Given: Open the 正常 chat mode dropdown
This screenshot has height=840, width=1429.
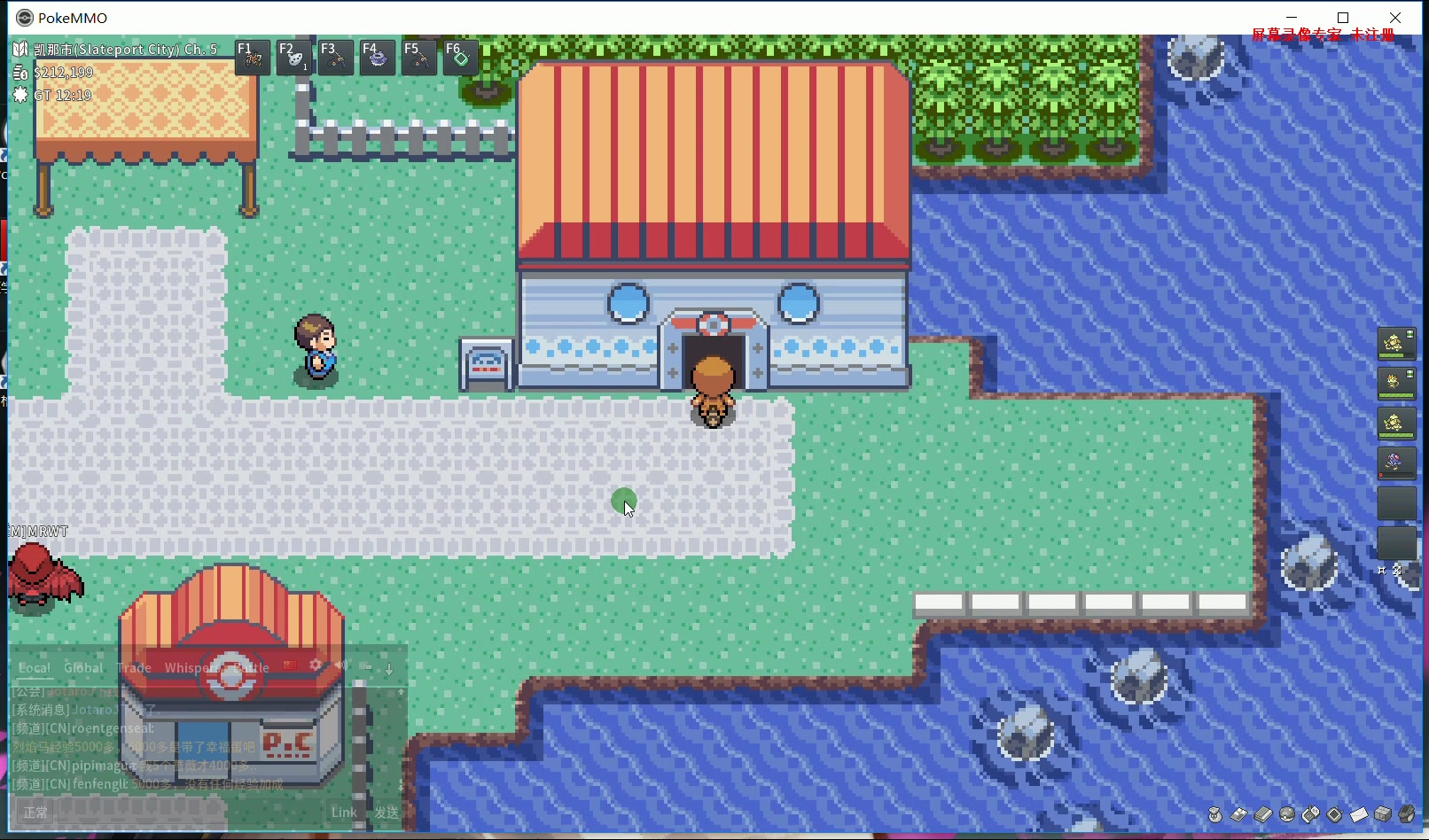Looking at the screenshot, I should pos(35,811).
